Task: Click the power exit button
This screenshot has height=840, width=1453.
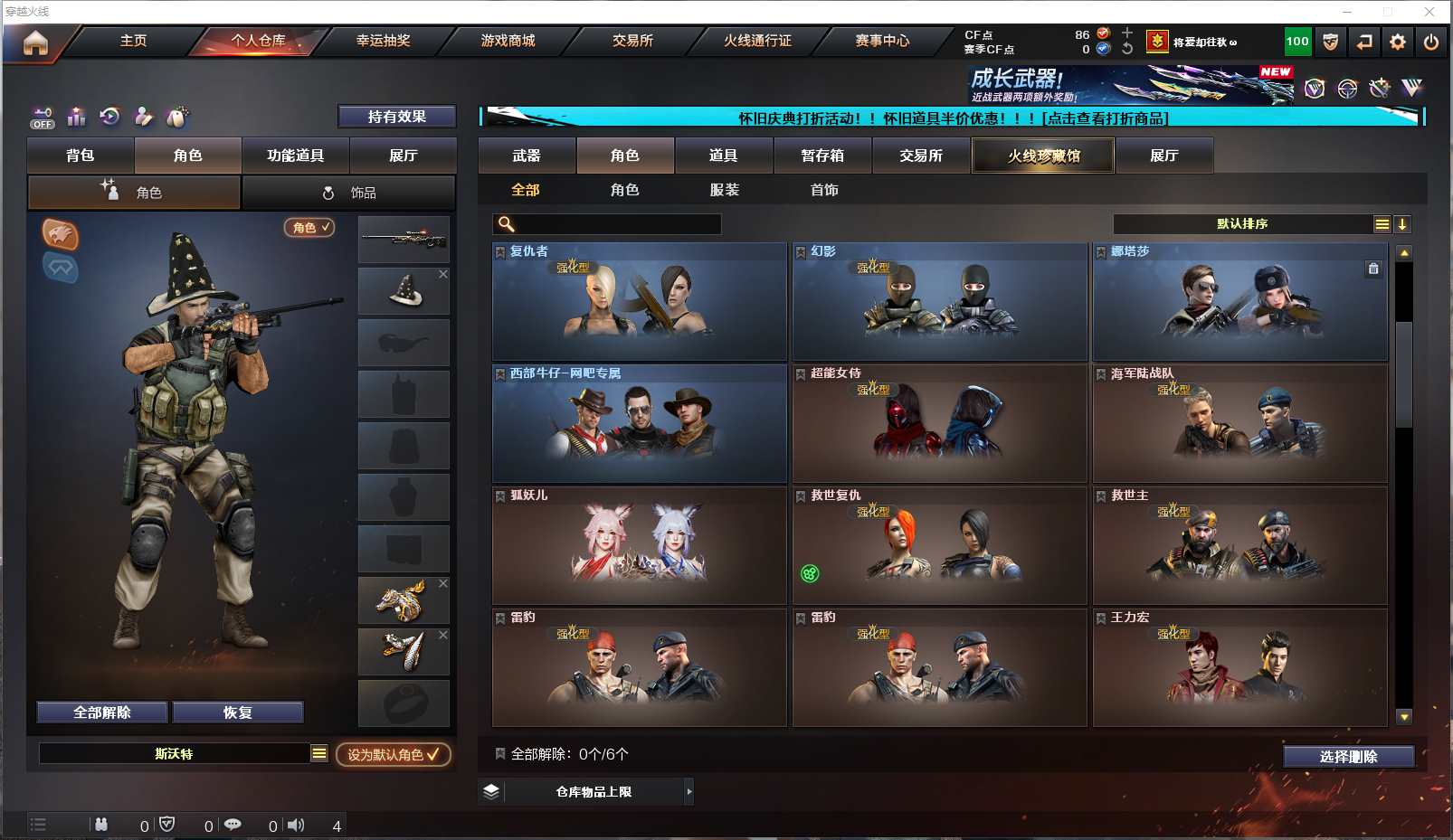Action: [x=1431, y=42]
